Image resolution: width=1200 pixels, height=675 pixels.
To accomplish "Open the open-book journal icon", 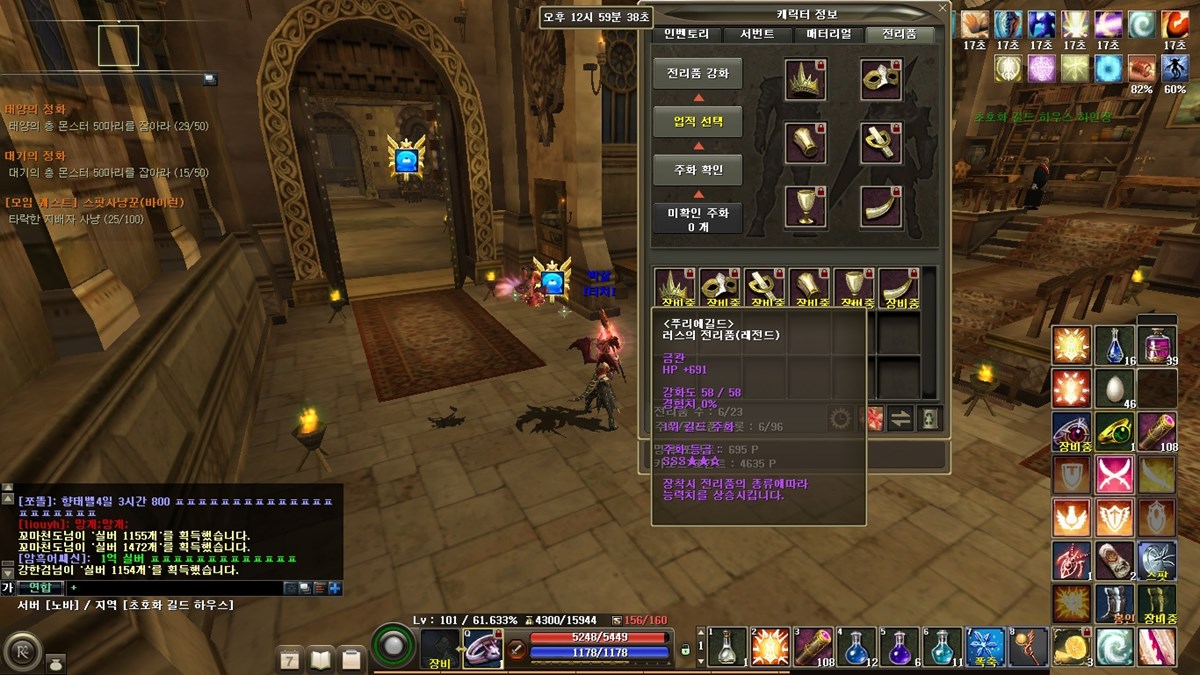I will click(320, 659).
